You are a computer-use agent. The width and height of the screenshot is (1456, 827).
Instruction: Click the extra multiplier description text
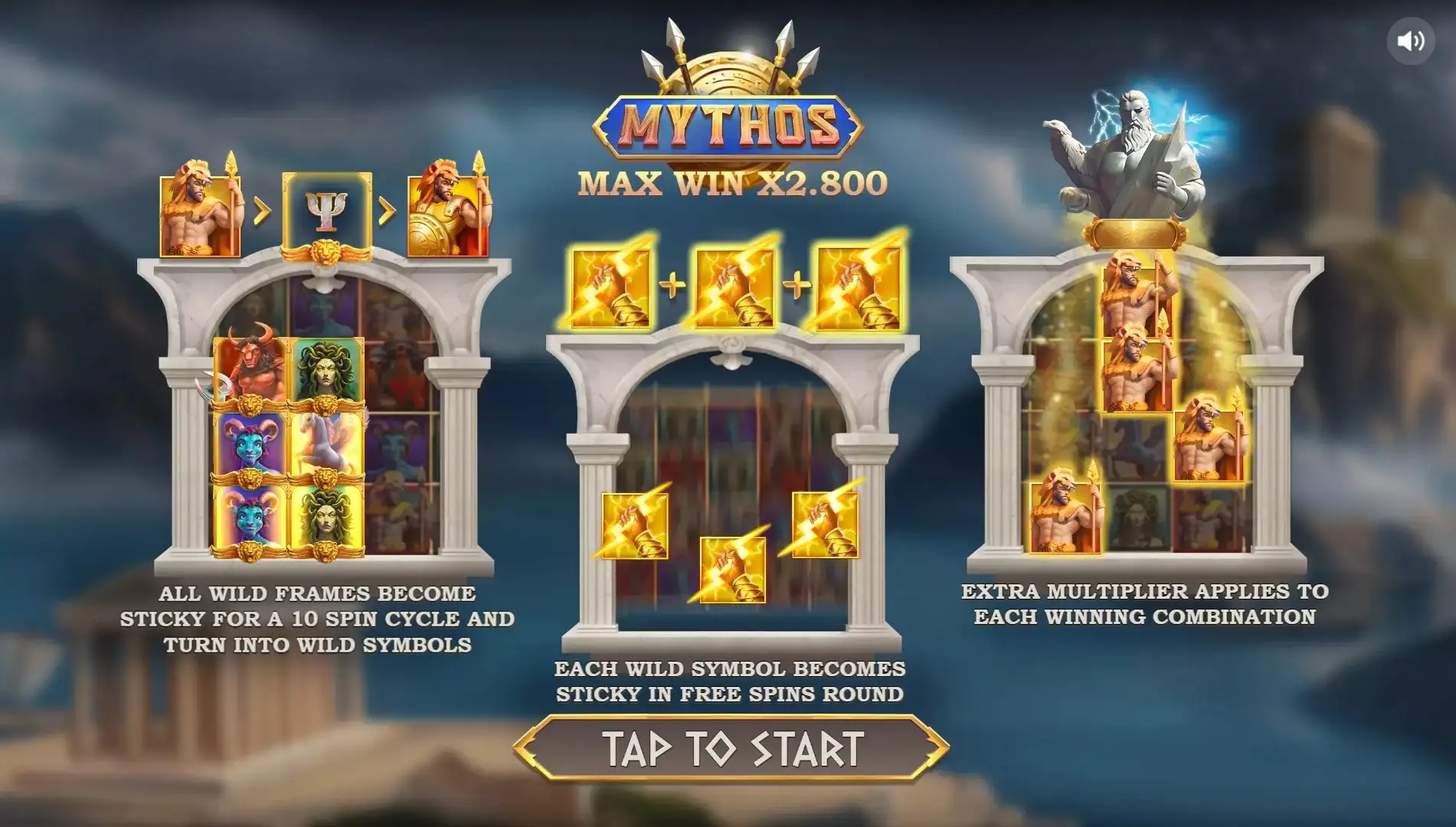[1145, 603]
